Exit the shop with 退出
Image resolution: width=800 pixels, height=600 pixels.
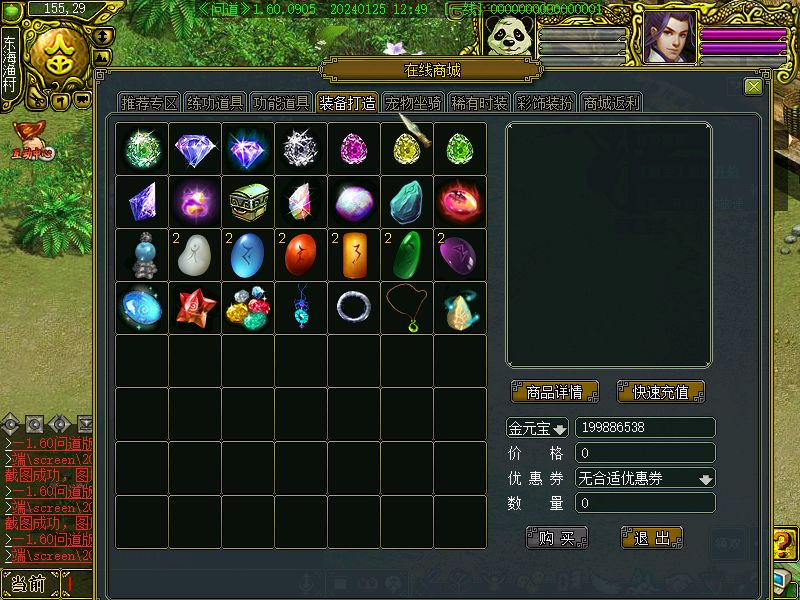[652, 538]
